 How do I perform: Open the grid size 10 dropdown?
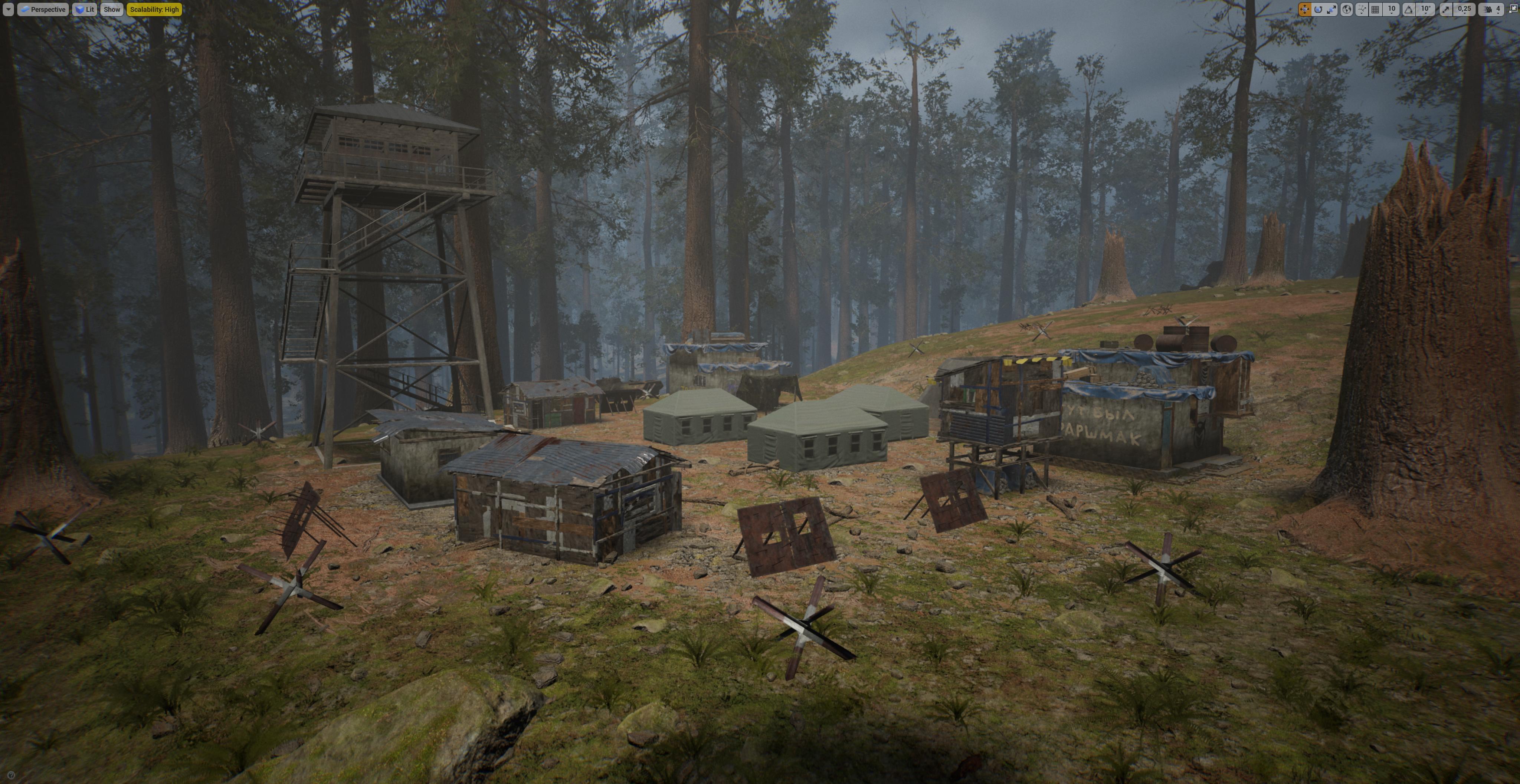1393,9
